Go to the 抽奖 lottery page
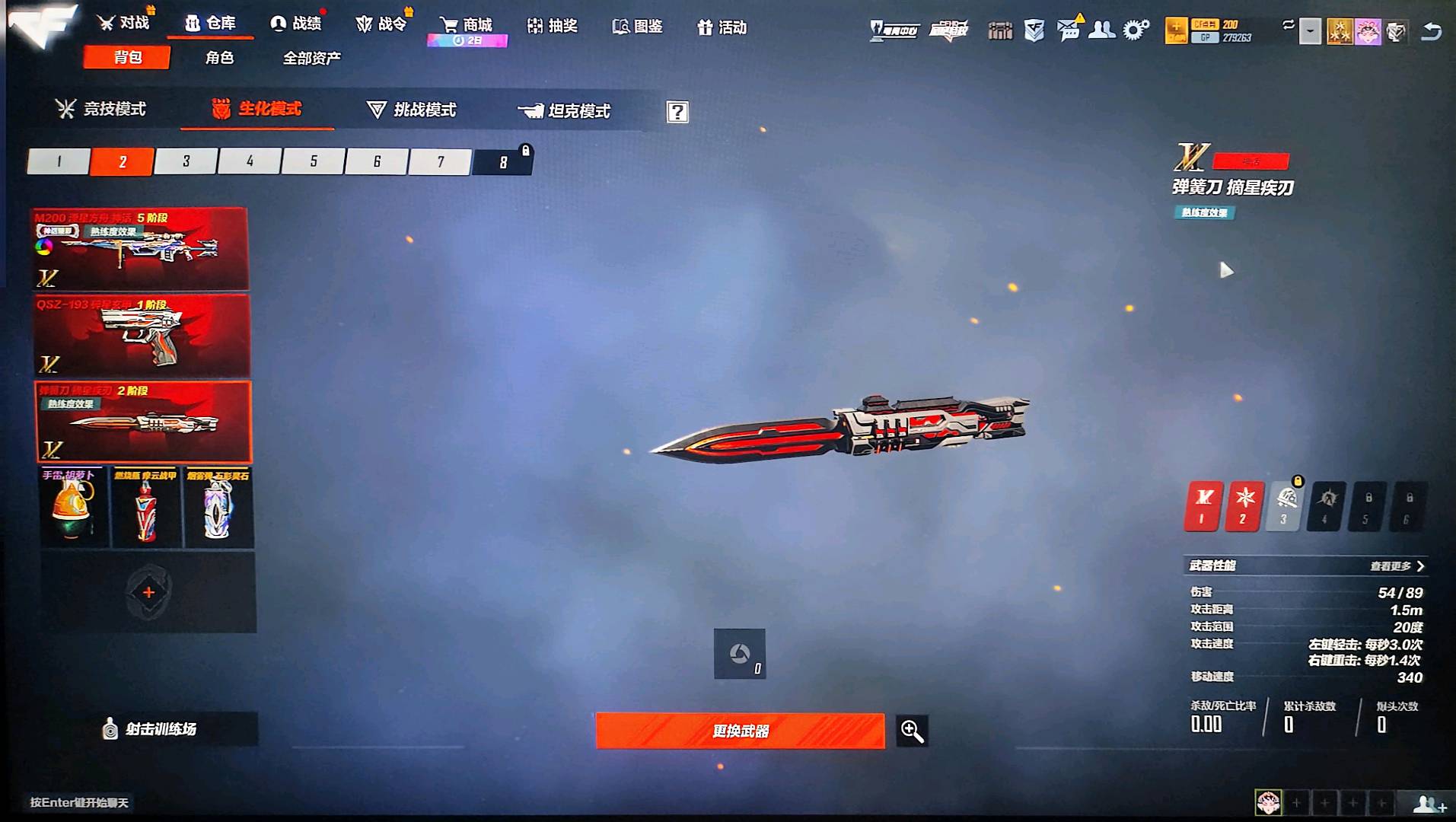Screen dimensions: 1456x822 click(x=553, y=27)
